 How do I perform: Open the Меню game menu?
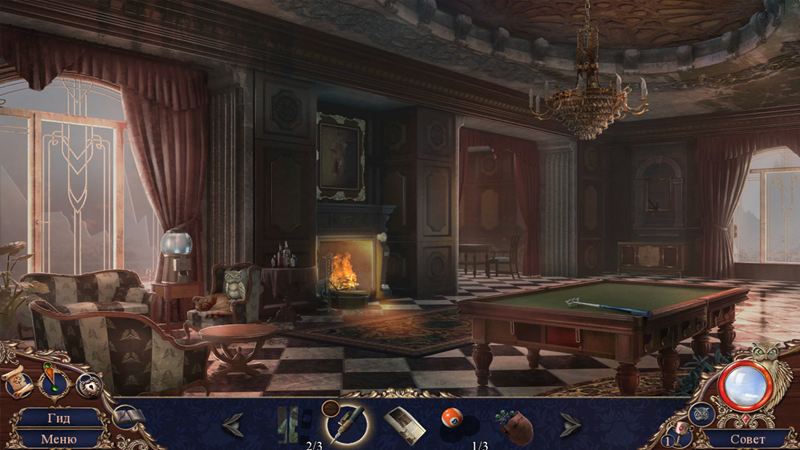click(58, 438)
